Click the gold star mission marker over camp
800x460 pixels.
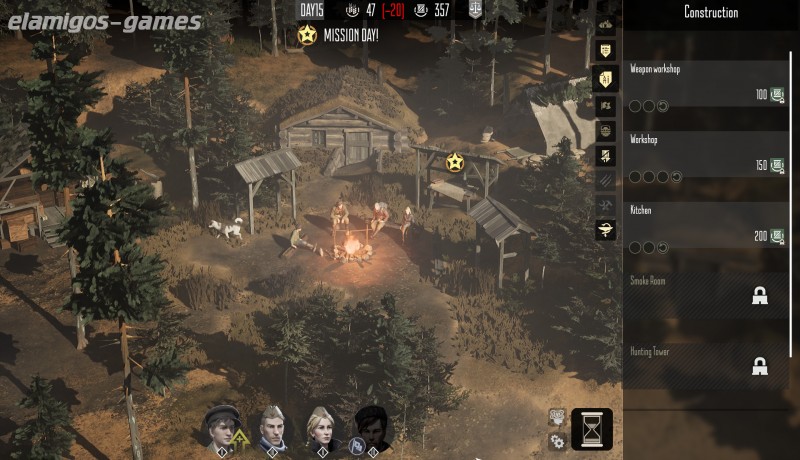454,161
